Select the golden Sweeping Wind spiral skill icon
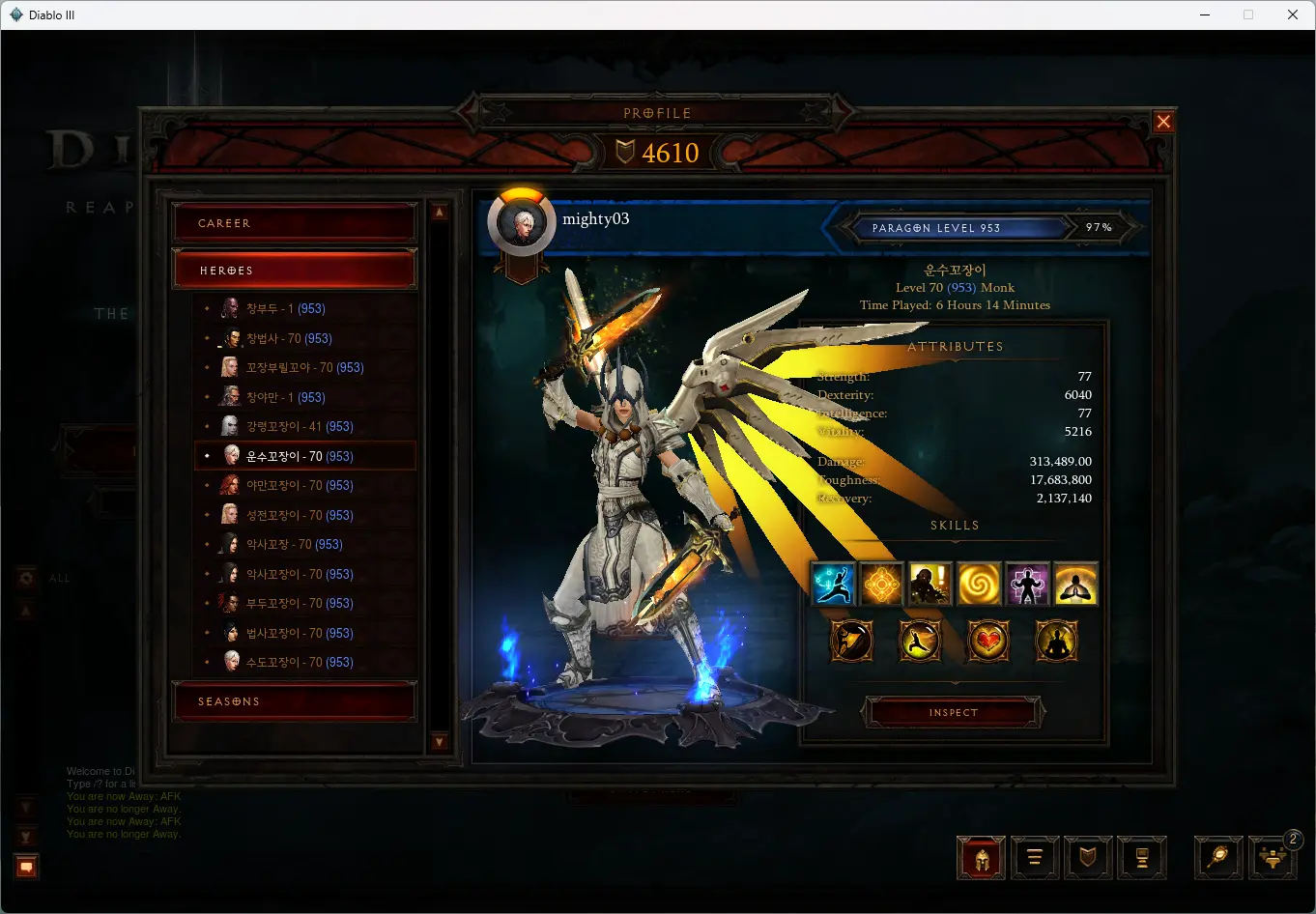The width and height of the screenshot is (1316, 914). [x=979, y=584]
